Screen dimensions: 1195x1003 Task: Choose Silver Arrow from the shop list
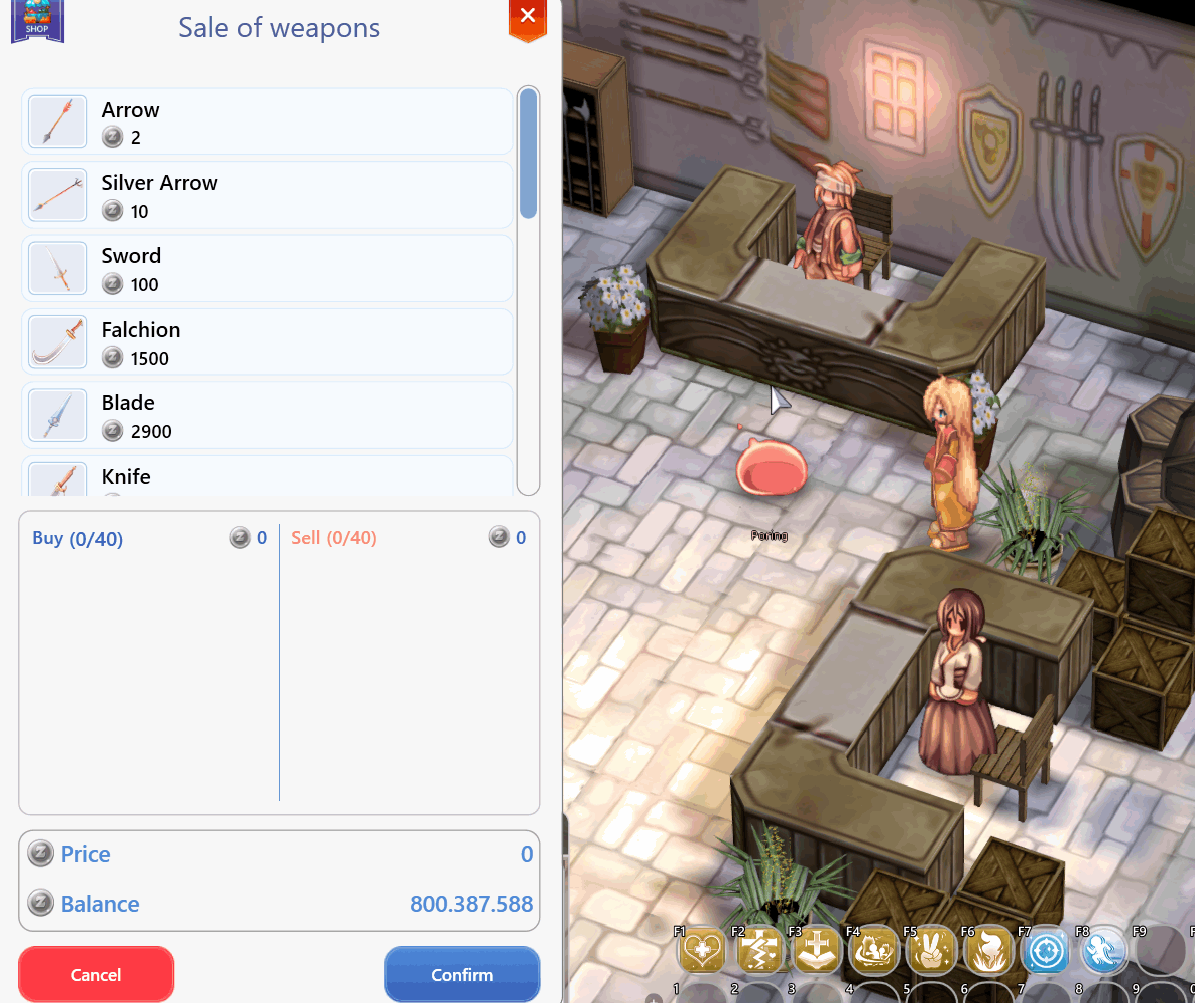click(x=267, y=195)
